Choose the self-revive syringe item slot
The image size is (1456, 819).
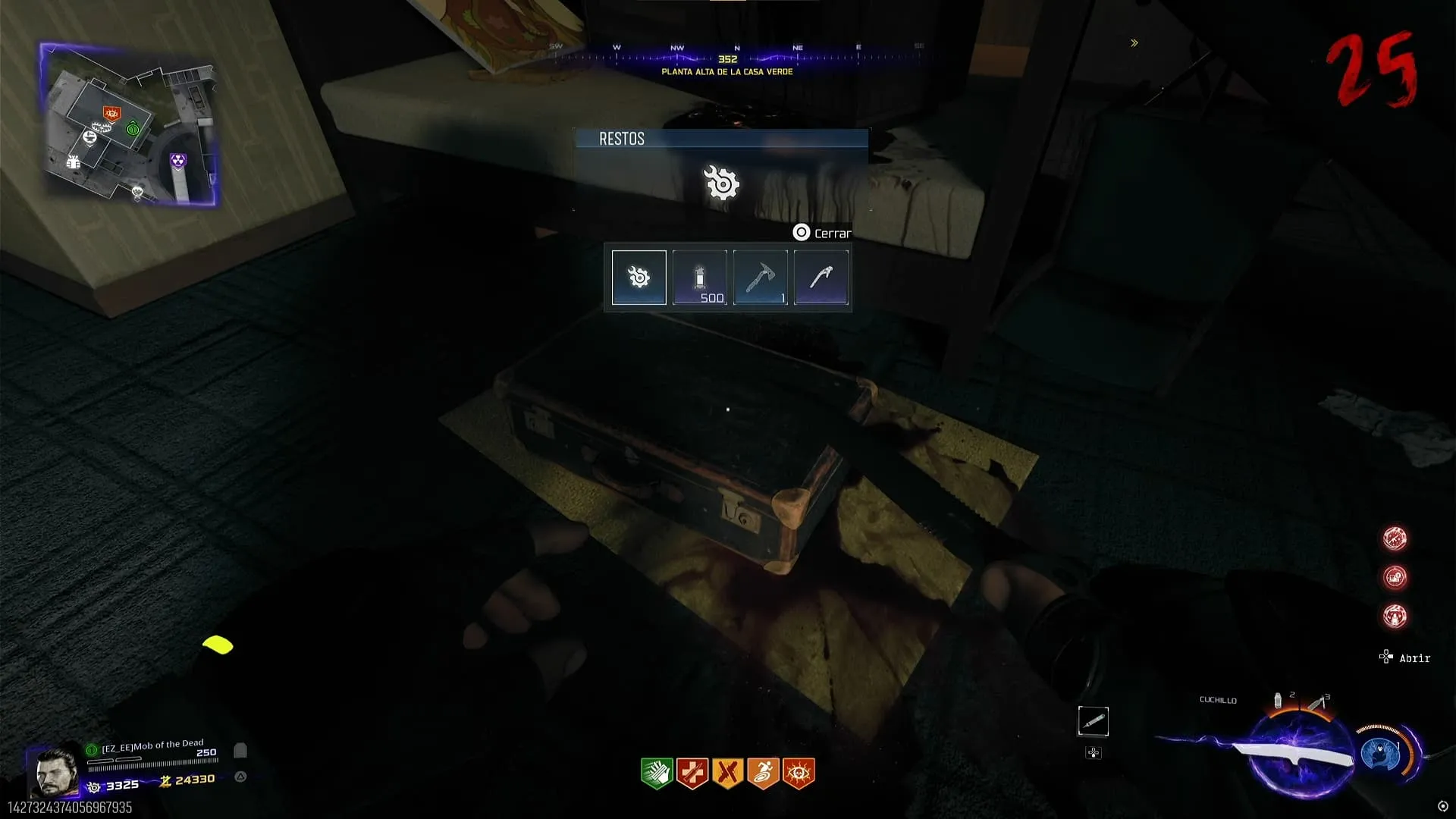click(x=1093, y=721)
